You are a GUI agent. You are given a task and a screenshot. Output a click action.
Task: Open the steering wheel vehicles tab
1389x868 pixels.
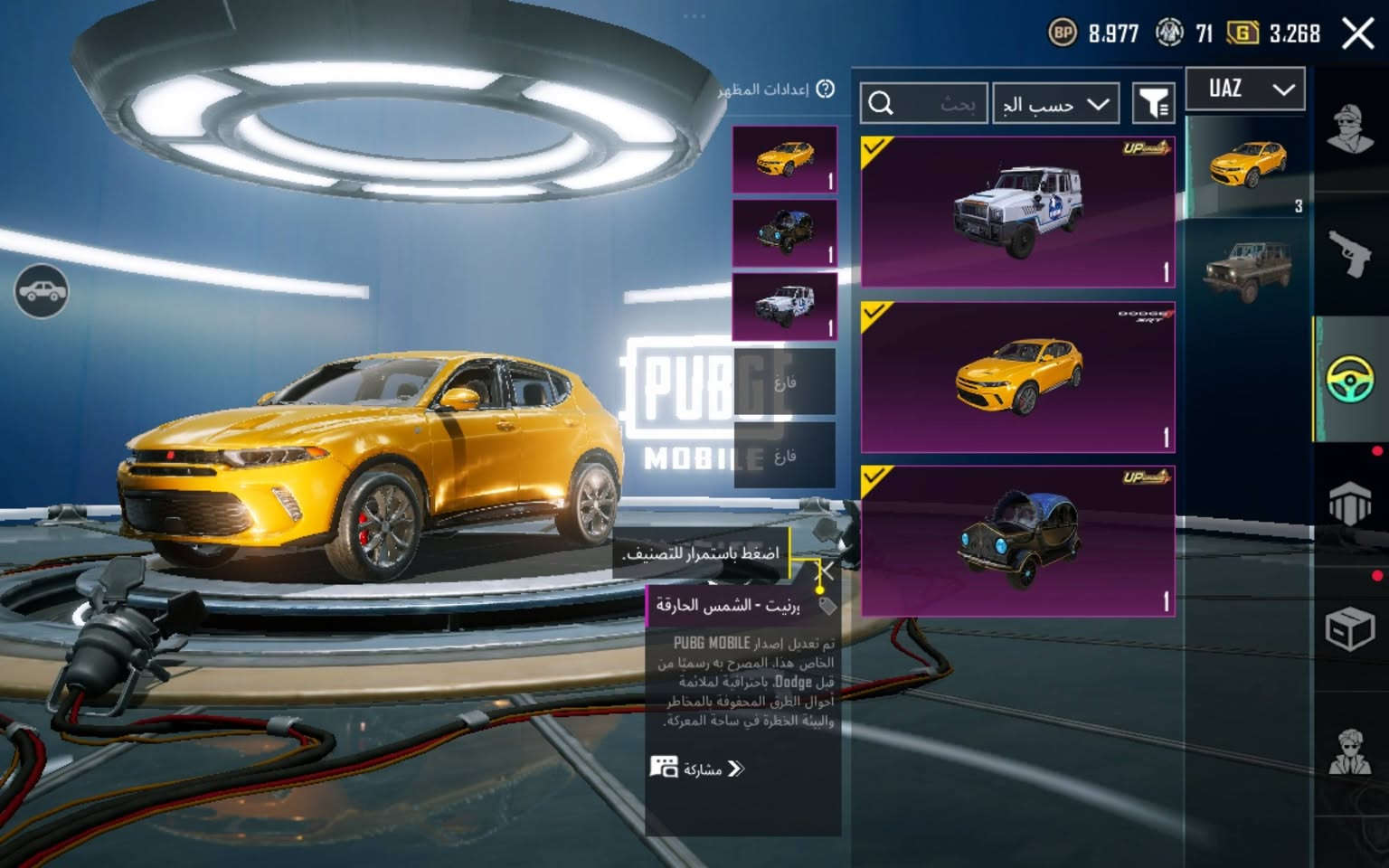coord(1350,378)
